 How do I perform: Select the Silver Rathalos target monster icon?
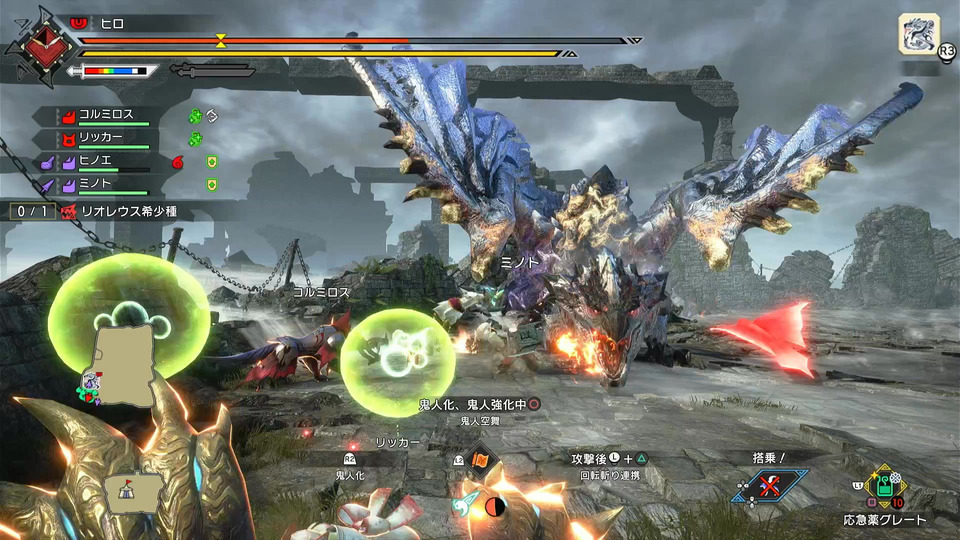pos(918,34)
